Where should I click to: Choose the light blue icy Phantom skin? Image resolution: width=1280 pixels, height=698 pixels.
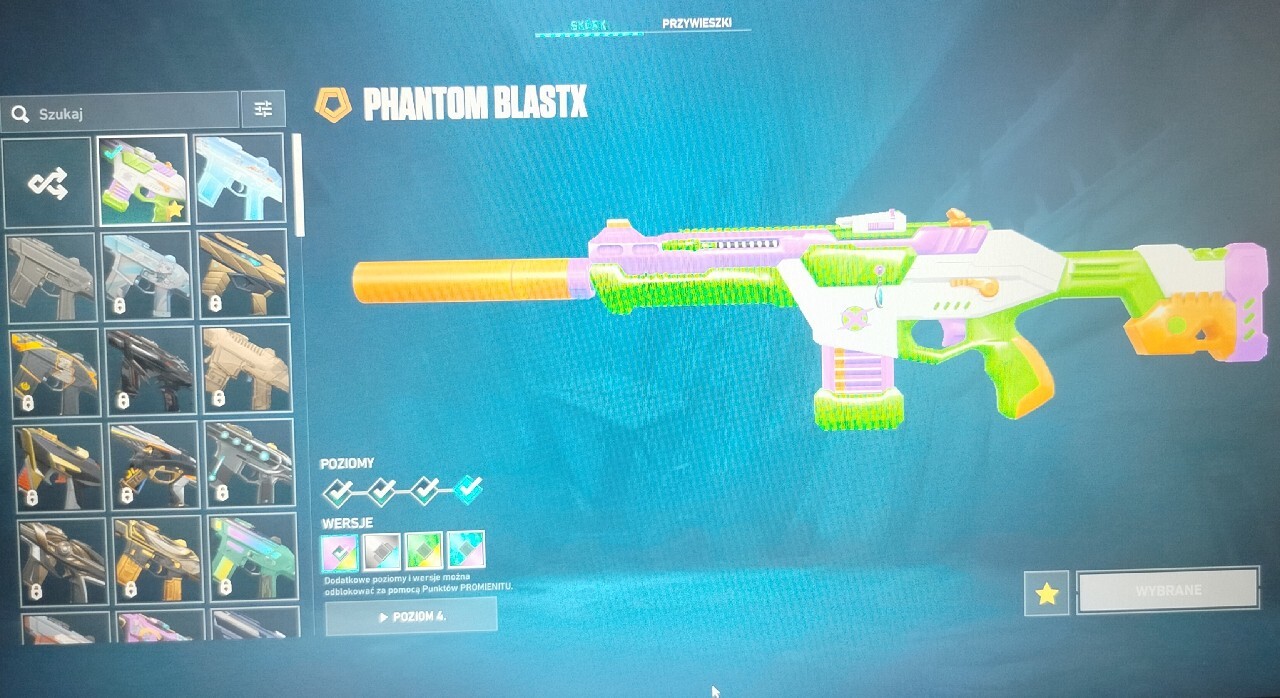point(239,180)
